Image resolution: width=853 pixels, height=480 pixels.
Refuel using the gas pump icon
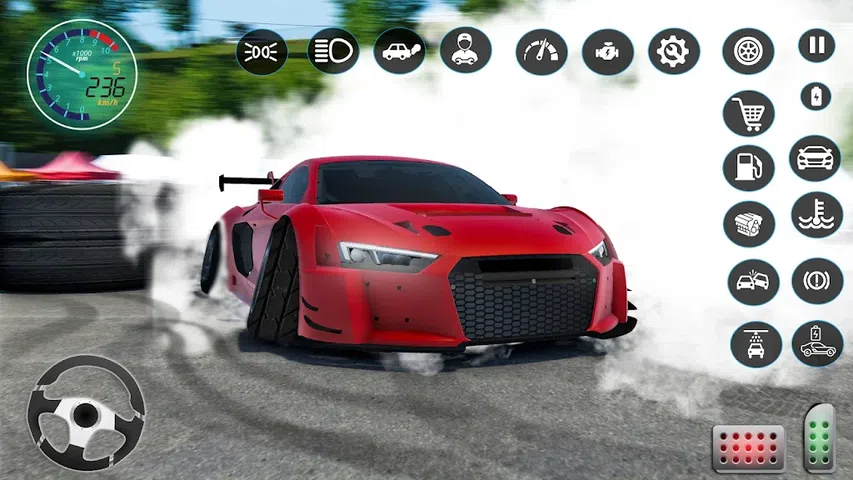[x=748, y=168]
